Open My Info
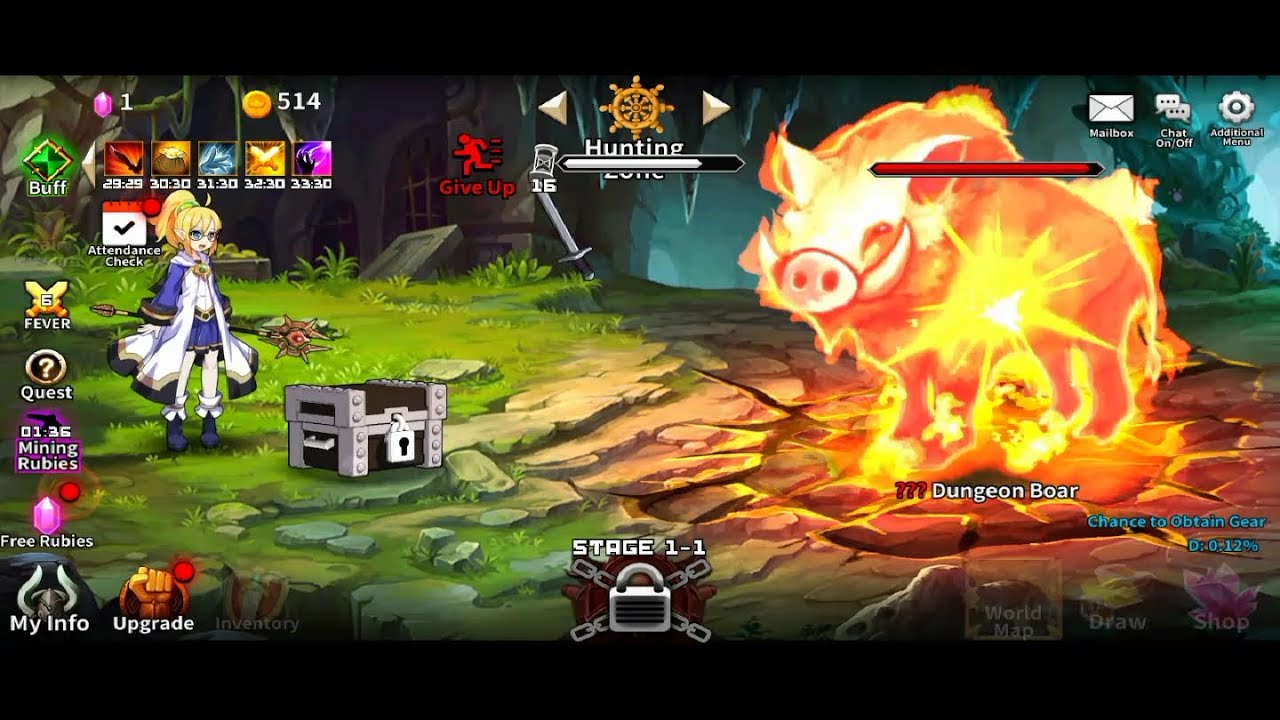This screenshot has width=1280, height=720. (49, 599)
